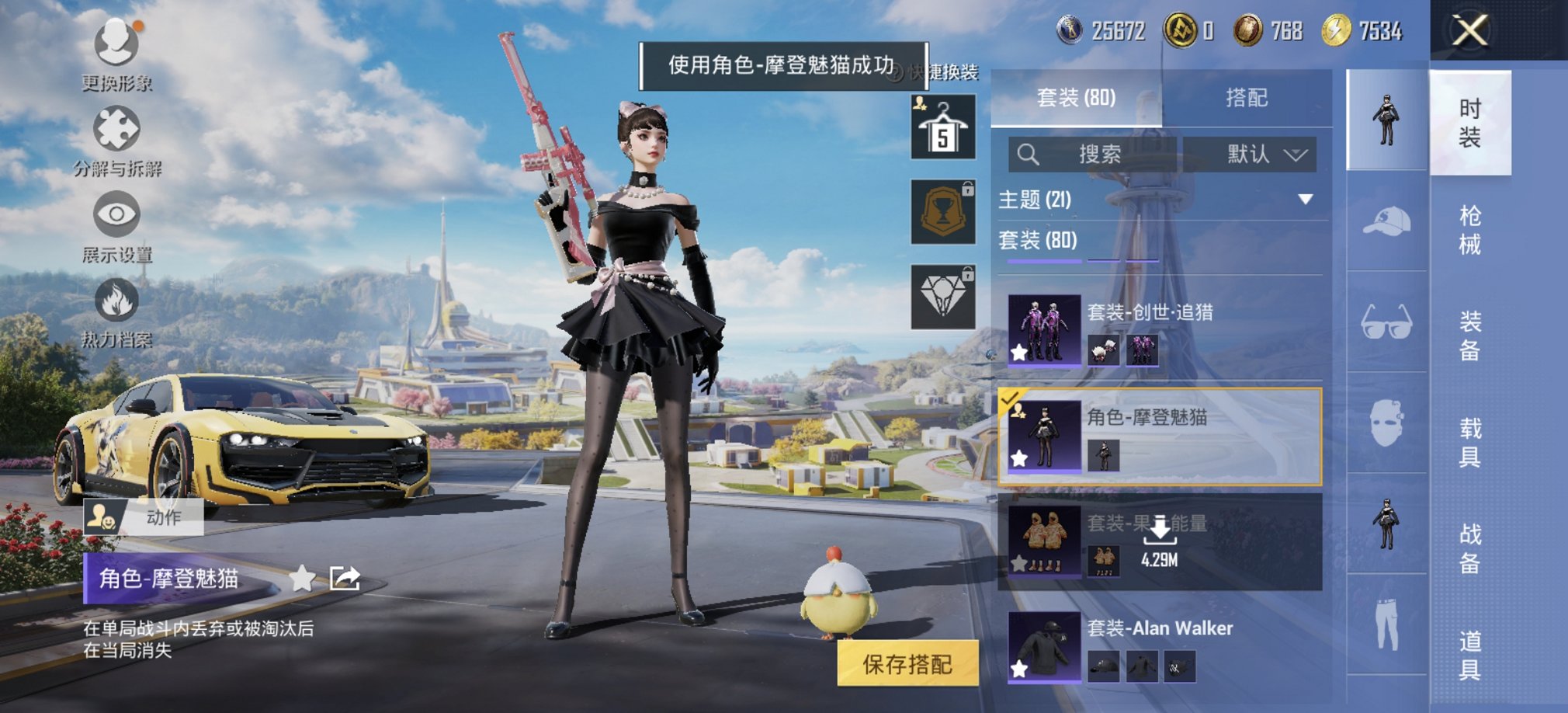Switch to the 枪械 weapons category
The height and width of the screenshot is (713, 1568).
click(x=1469, y=230)
